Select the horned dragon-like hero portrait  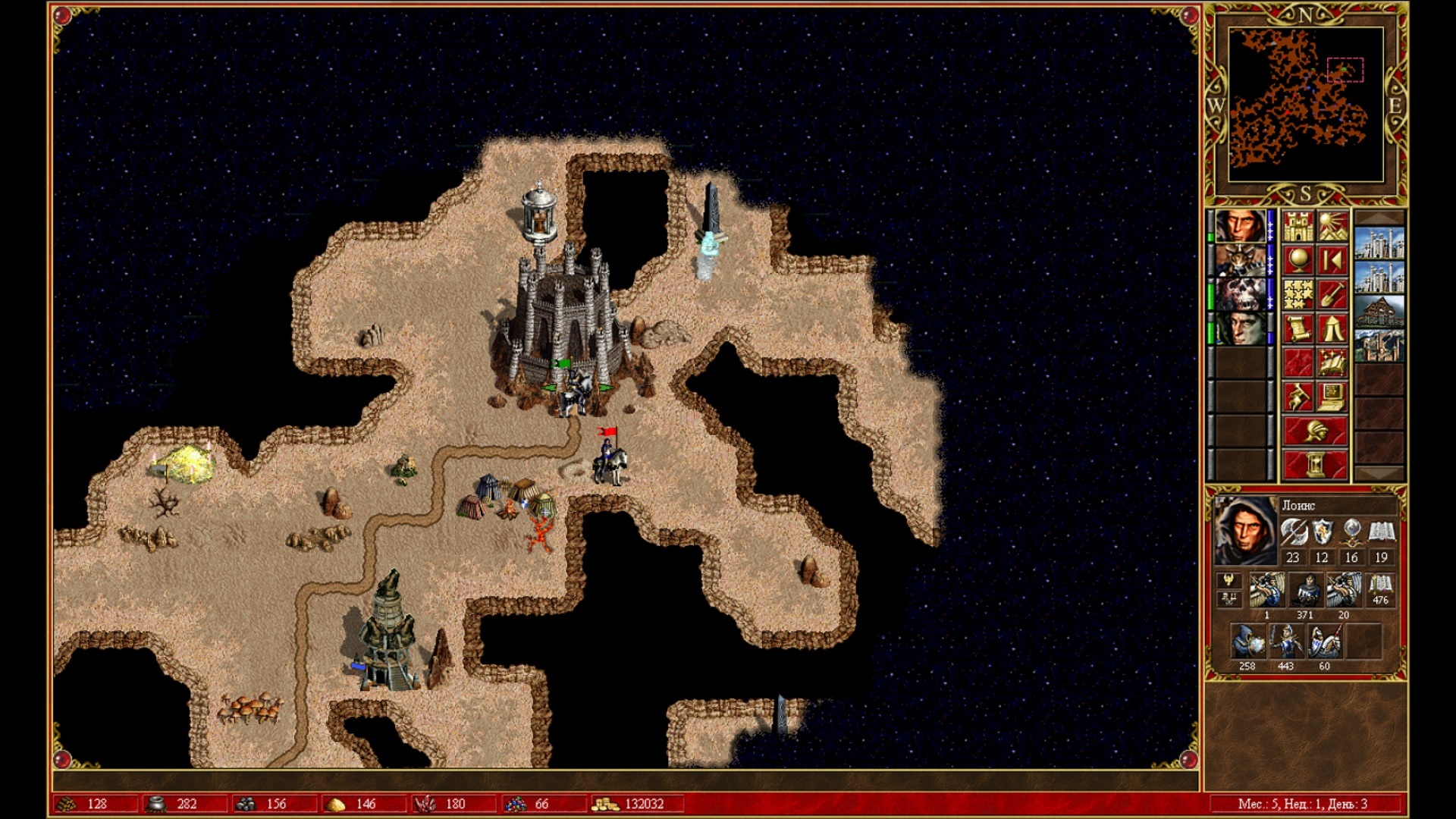[x=1240, y=261]
